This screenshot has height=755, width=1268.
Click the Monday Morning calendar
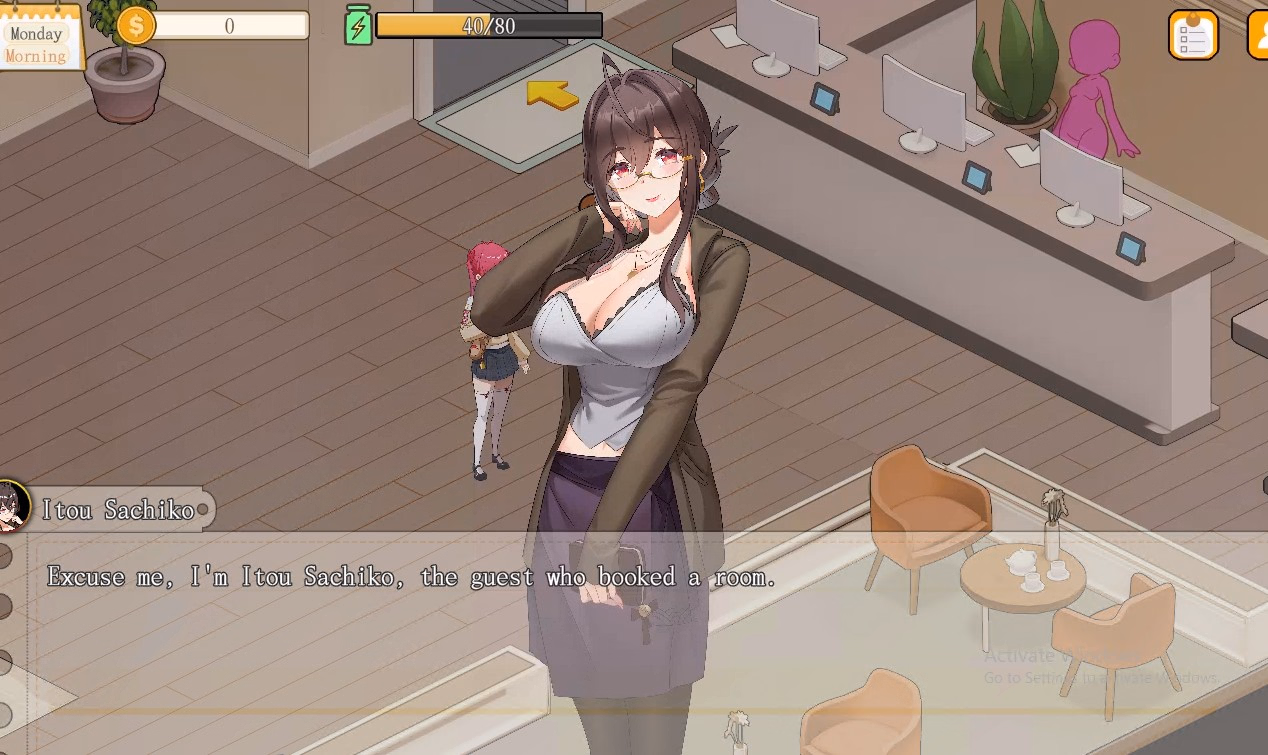tap(38, 40)
